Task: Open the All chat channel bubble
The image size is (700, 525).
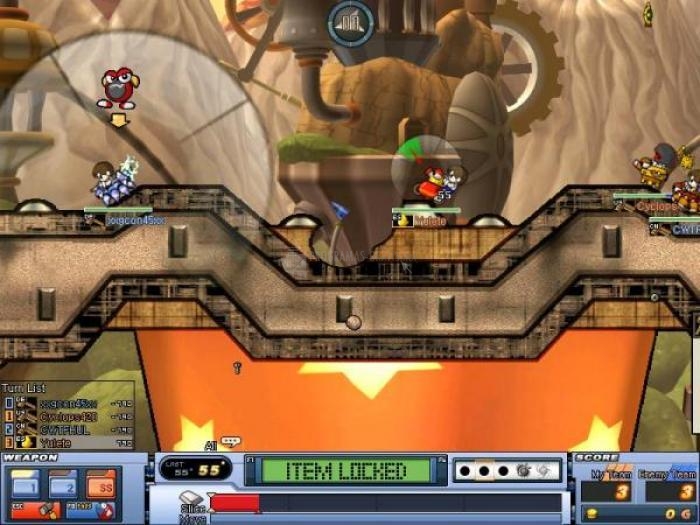Action: [230, 442]
